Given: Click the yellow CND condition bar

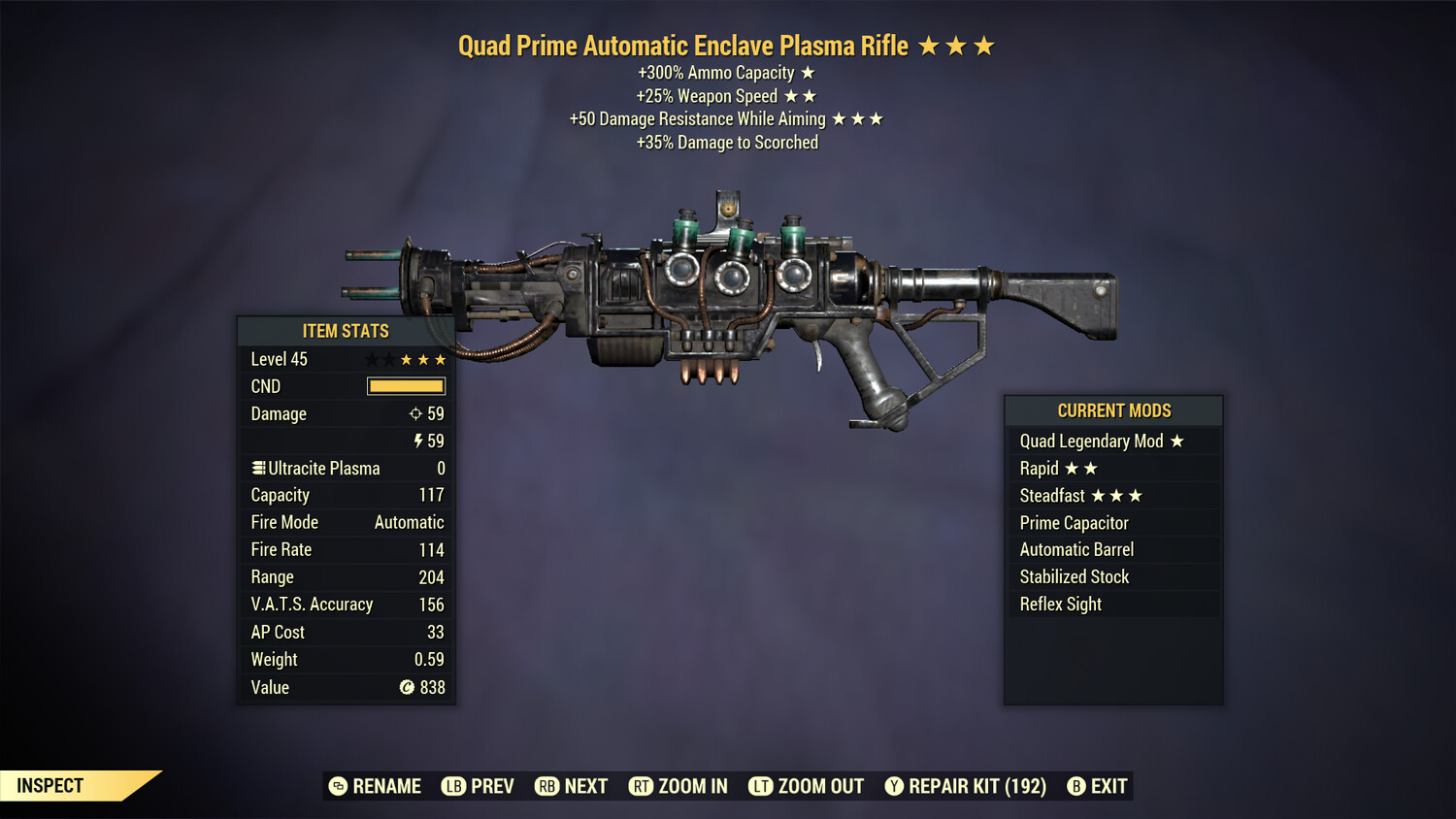Looking at the screenshot, I should [x=406, y=386].
